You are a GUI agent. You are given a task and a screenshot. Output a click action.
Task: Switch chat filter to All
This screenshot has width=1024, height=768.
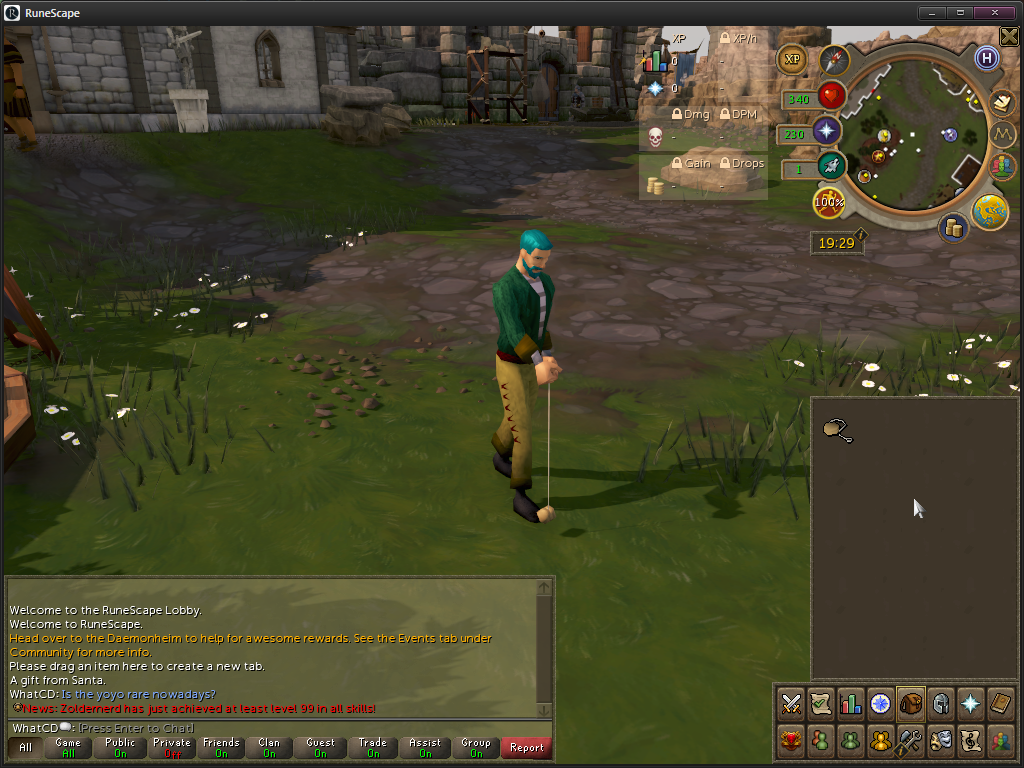coord(25,747)
